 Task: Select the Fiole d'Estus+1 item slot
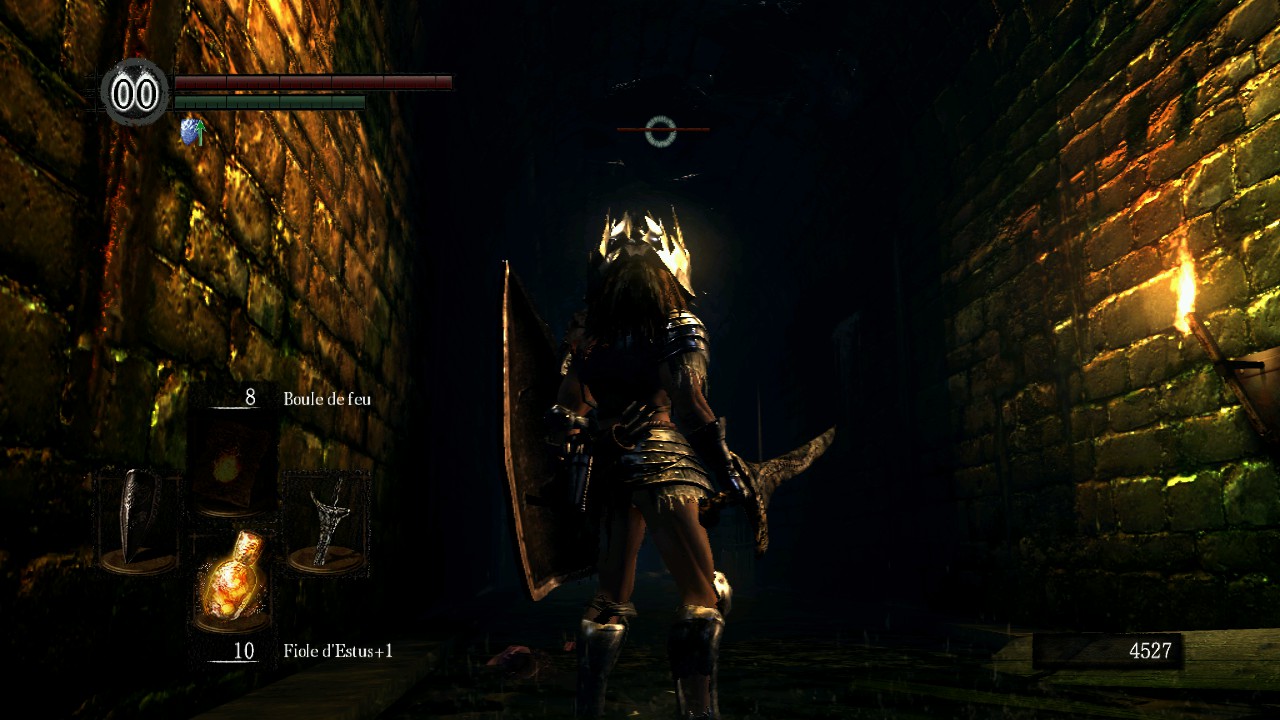pyautogui.click(x=231, y=580)
